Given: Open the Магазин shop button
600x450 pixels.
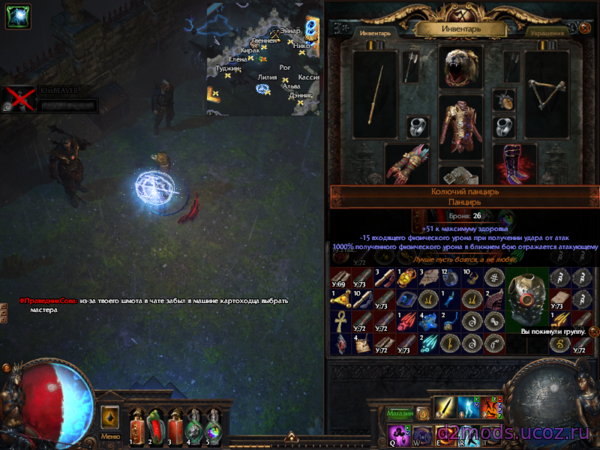Looking at the screenshot, I should click(x=401, y=411).
